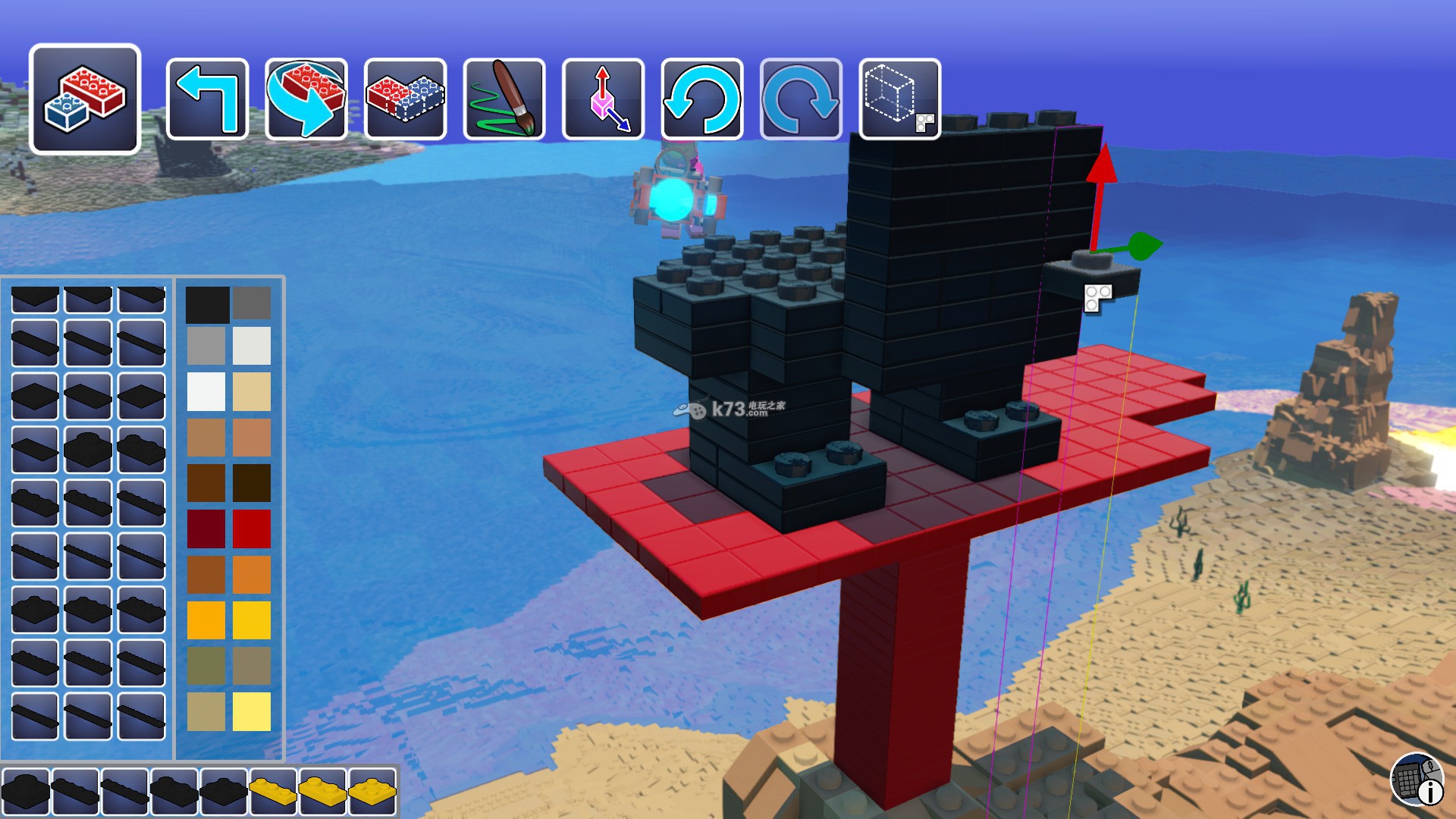Open the red and blue bricks build menu
The width and height of the screenshot is (1456, 819).
(85, 99)
